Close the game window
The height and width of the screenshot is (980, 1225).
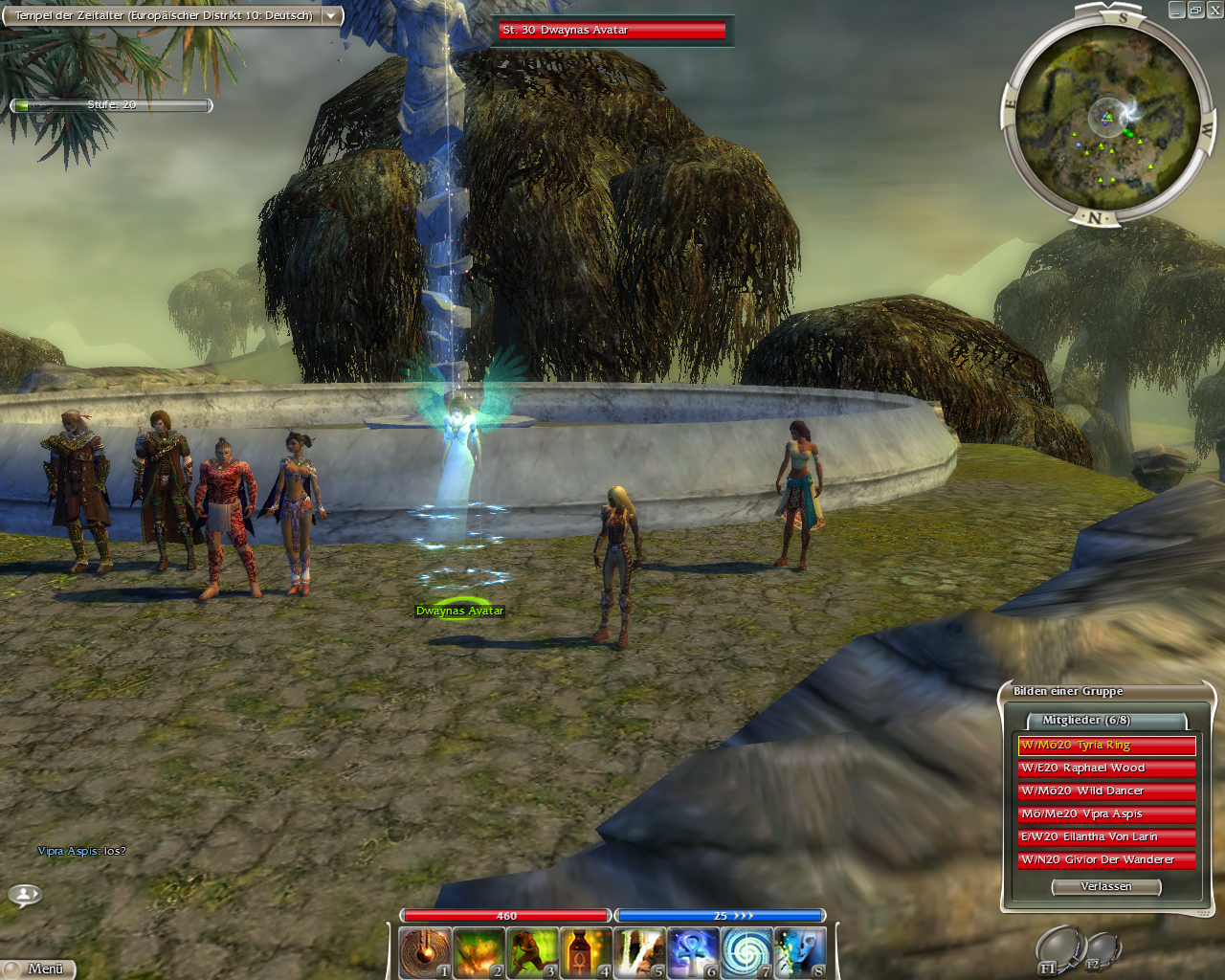[1214, 11]
